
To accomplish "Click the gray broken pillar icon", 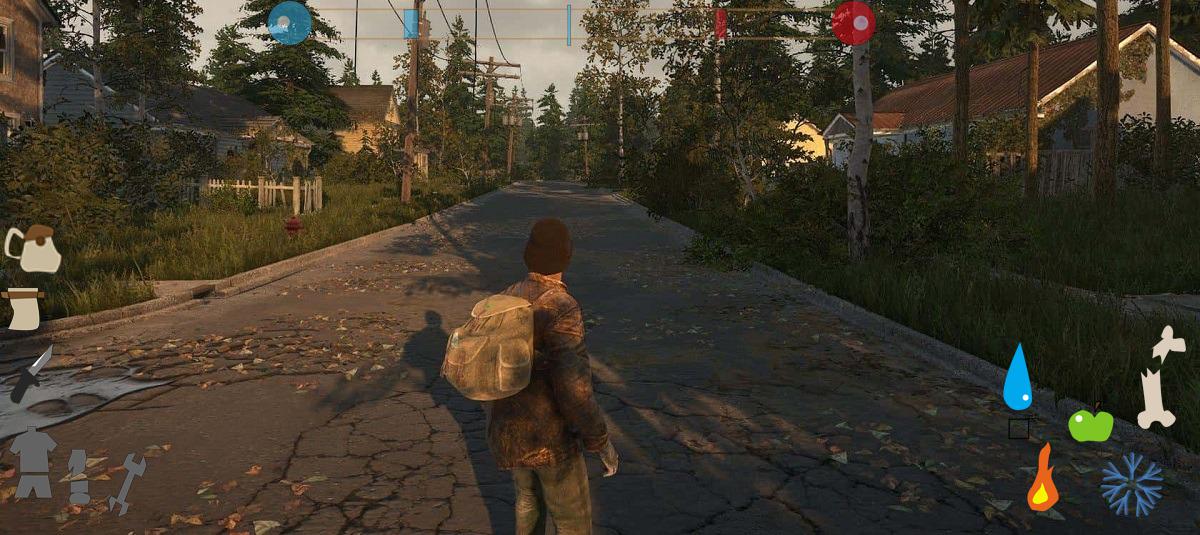I will tap(78, 476).
